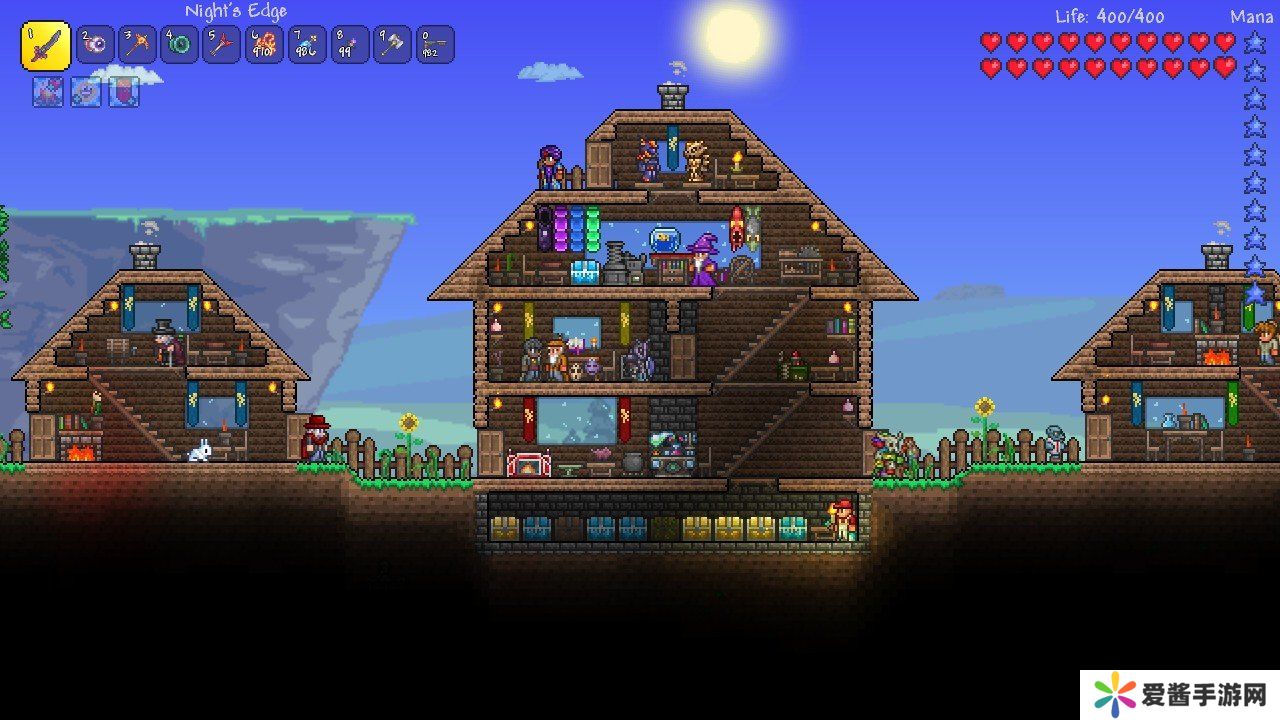
Task: Click the smiling sun buff icon
Action: 85,92
